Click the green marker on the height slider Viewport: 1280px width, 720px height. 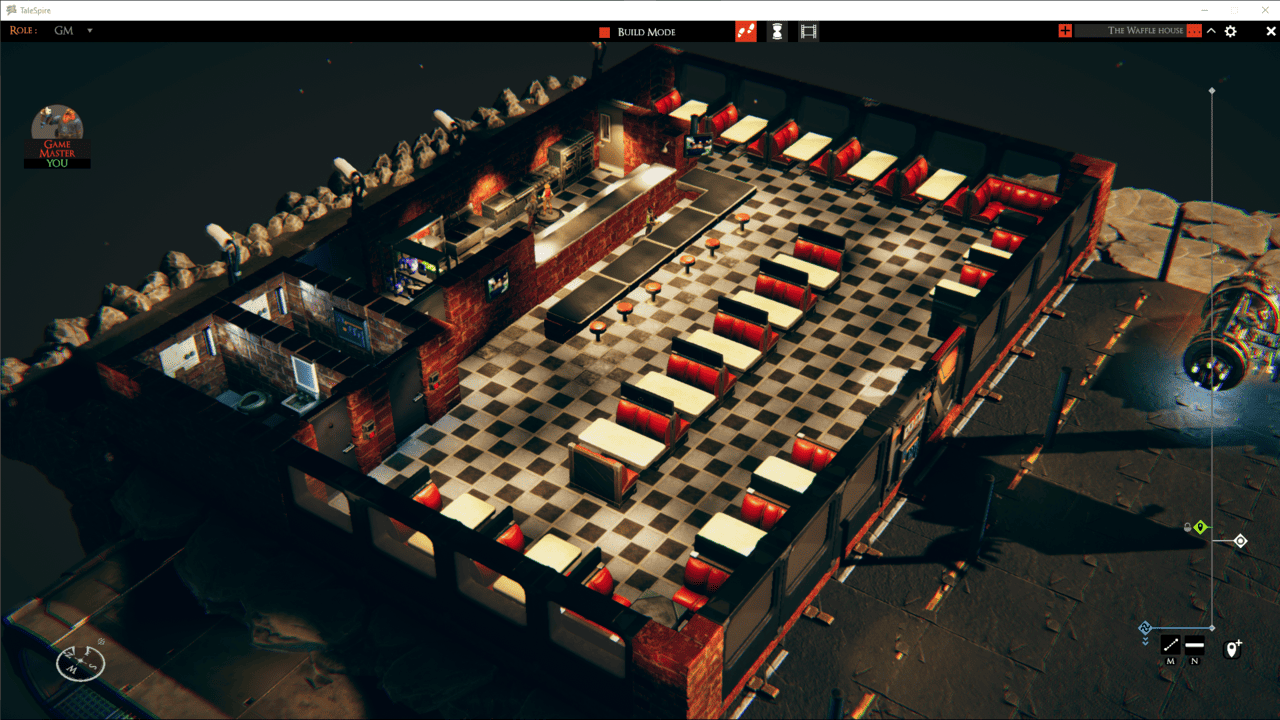[x=1200, y=527]
